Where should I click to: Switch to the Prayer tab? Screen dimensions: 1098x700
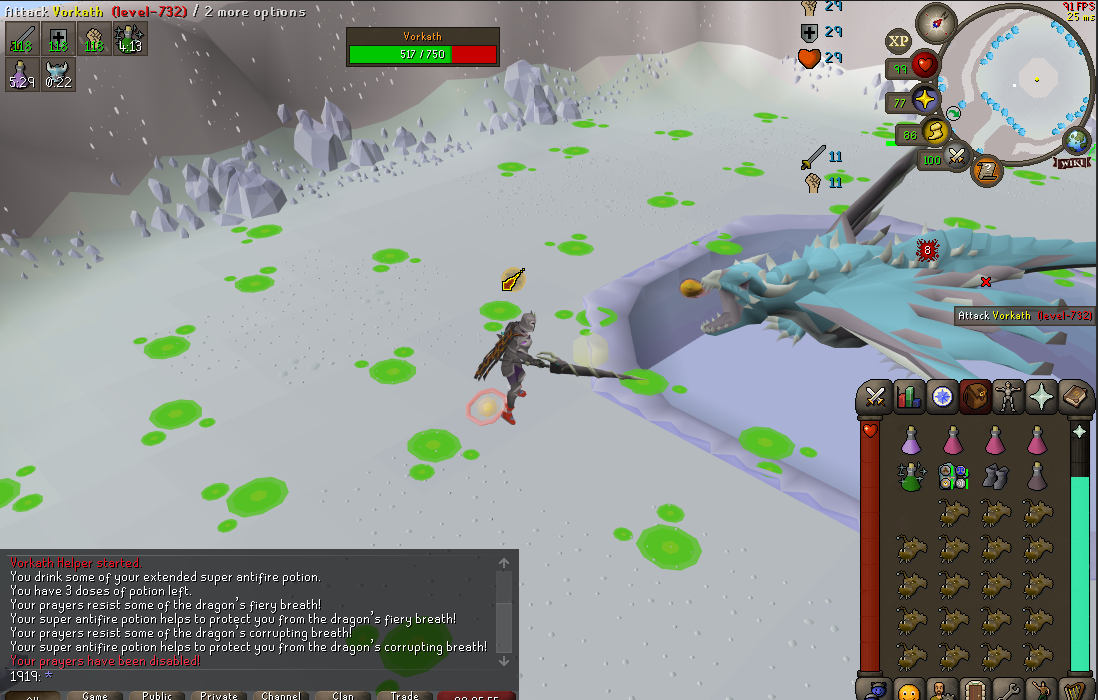point(1042,397)
